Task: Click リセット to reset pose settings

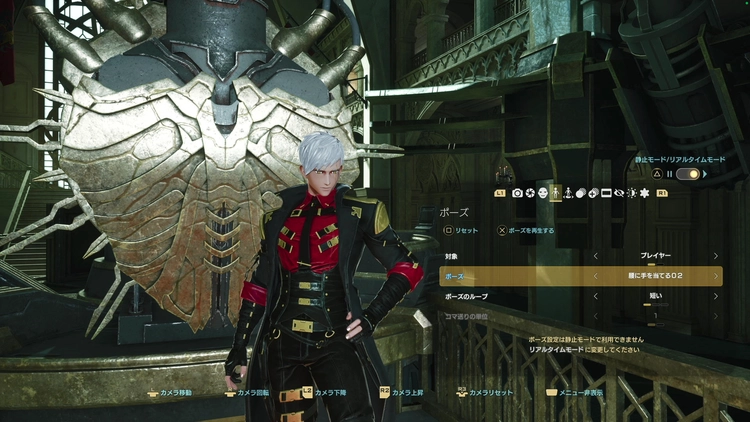Action: click(462, 230)
